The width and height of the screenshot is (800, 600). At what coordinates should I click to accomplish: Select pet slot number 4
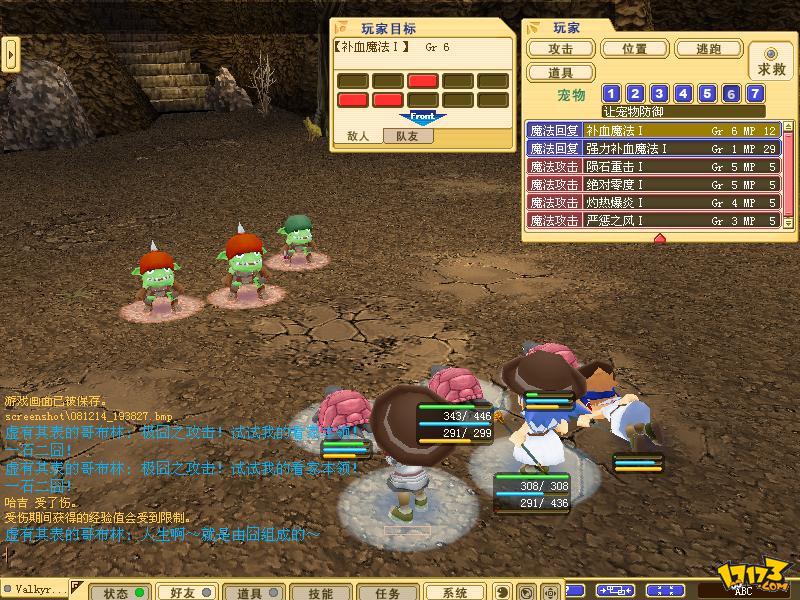tap(684, 94)
